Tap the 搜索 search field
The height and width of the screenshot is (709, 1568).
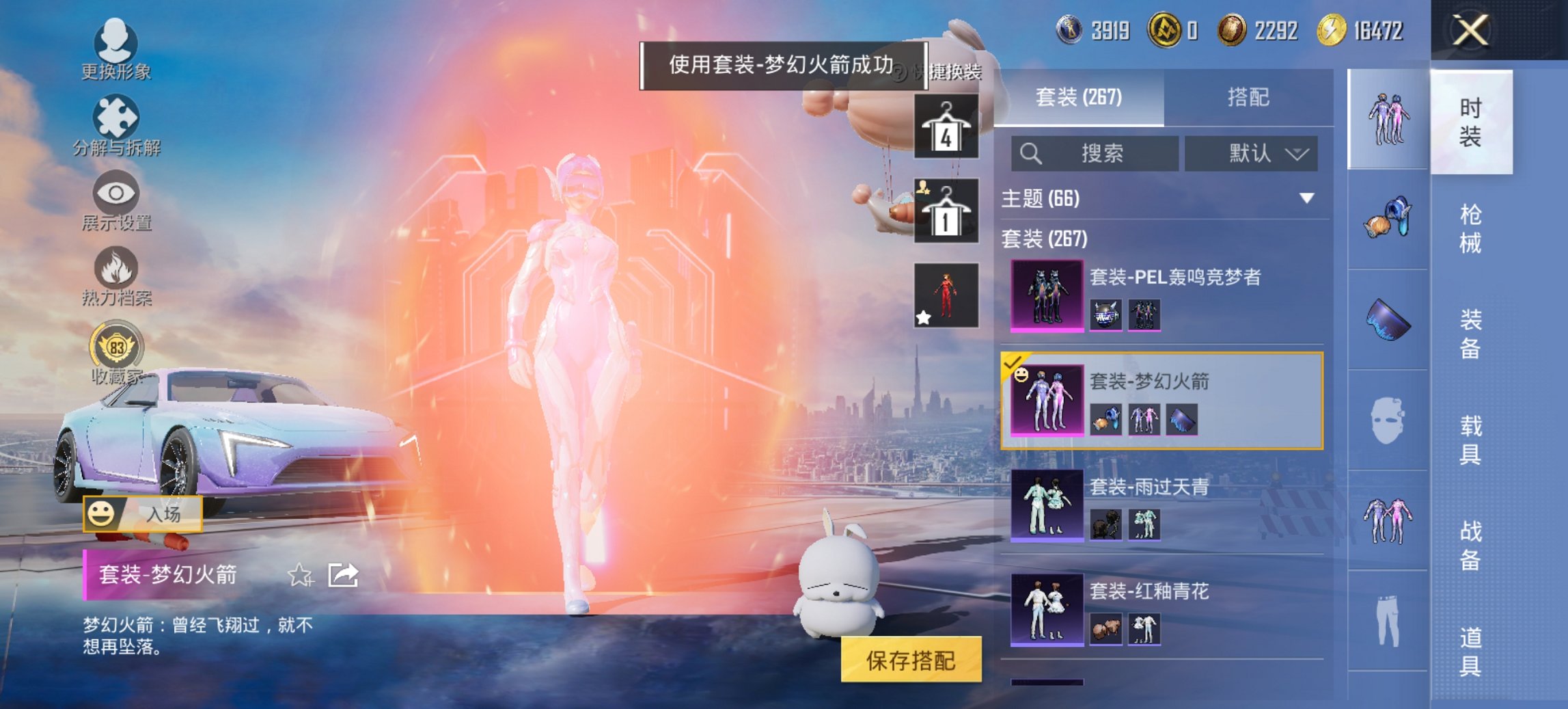(1093, 153)
